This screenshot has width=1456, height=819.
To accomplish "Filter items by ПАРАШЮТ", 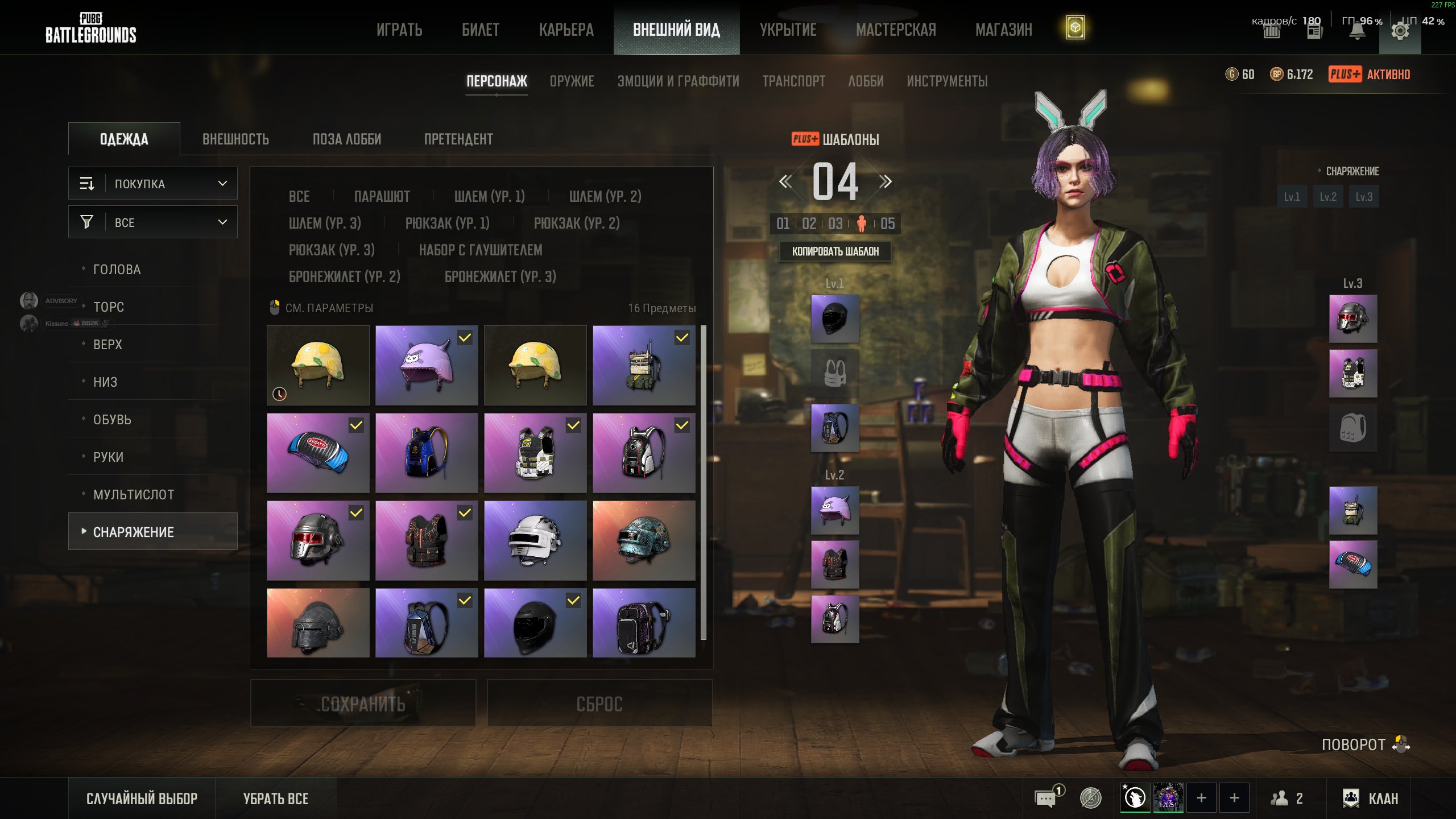I will (382, 197).
